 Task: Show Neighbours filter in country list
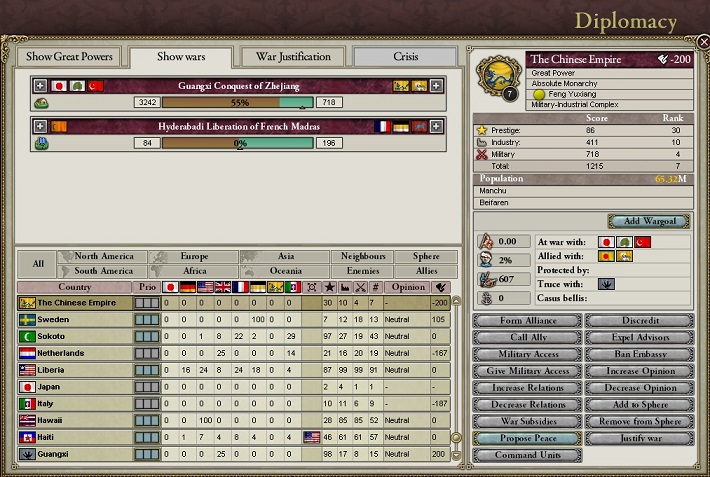coord(363,257)
